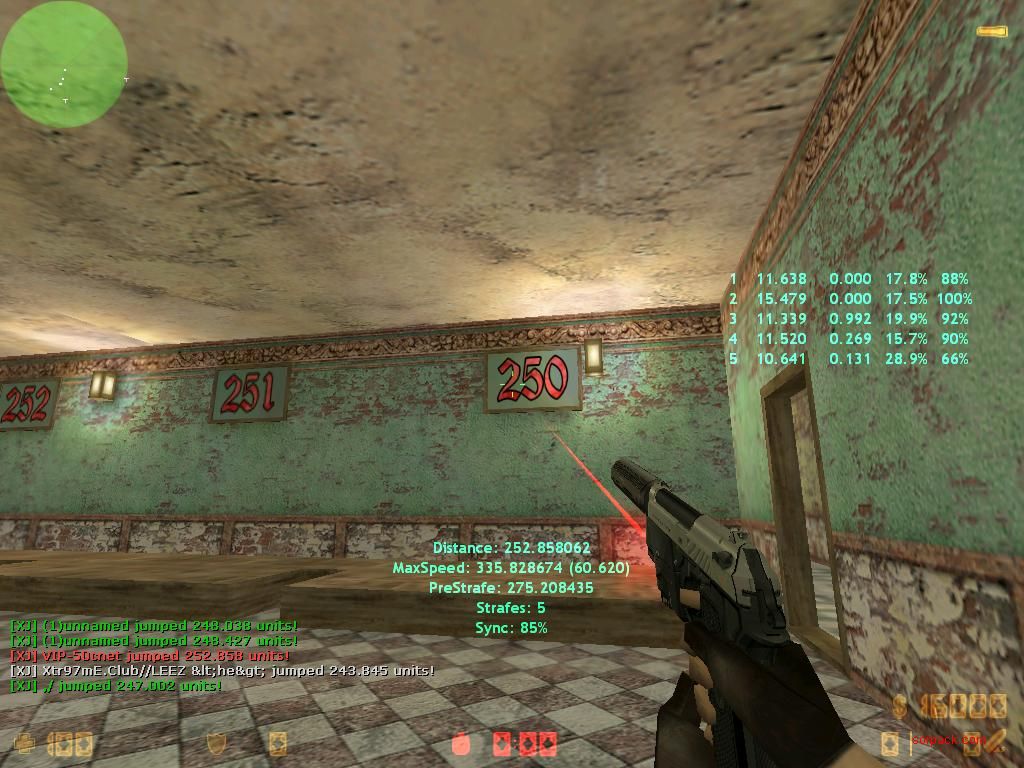Click the round timer clock icon

click(x=461, y=743)
